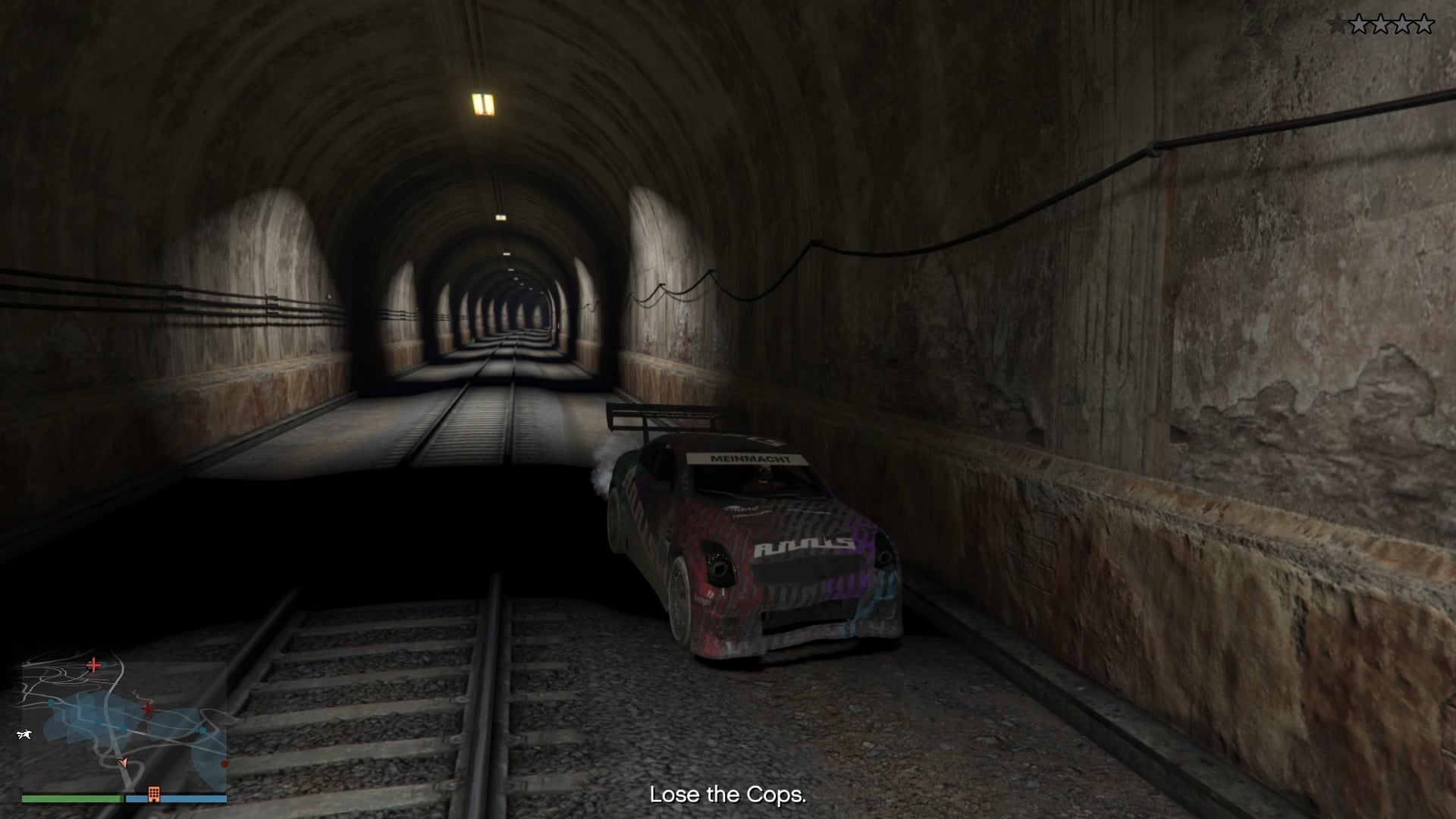This screenshot has height=819, width=1456.
Task: Toggle the blue cop dot near the map's right side
Action: (x=203, y=731)
